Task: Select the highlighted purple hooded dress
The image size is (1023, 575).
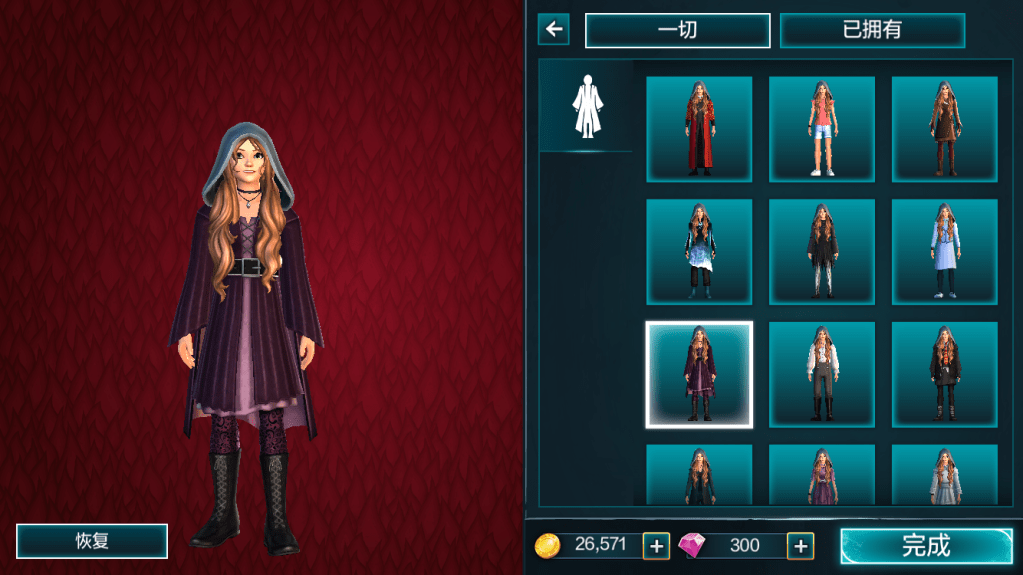Action: [x=699, y=375]
